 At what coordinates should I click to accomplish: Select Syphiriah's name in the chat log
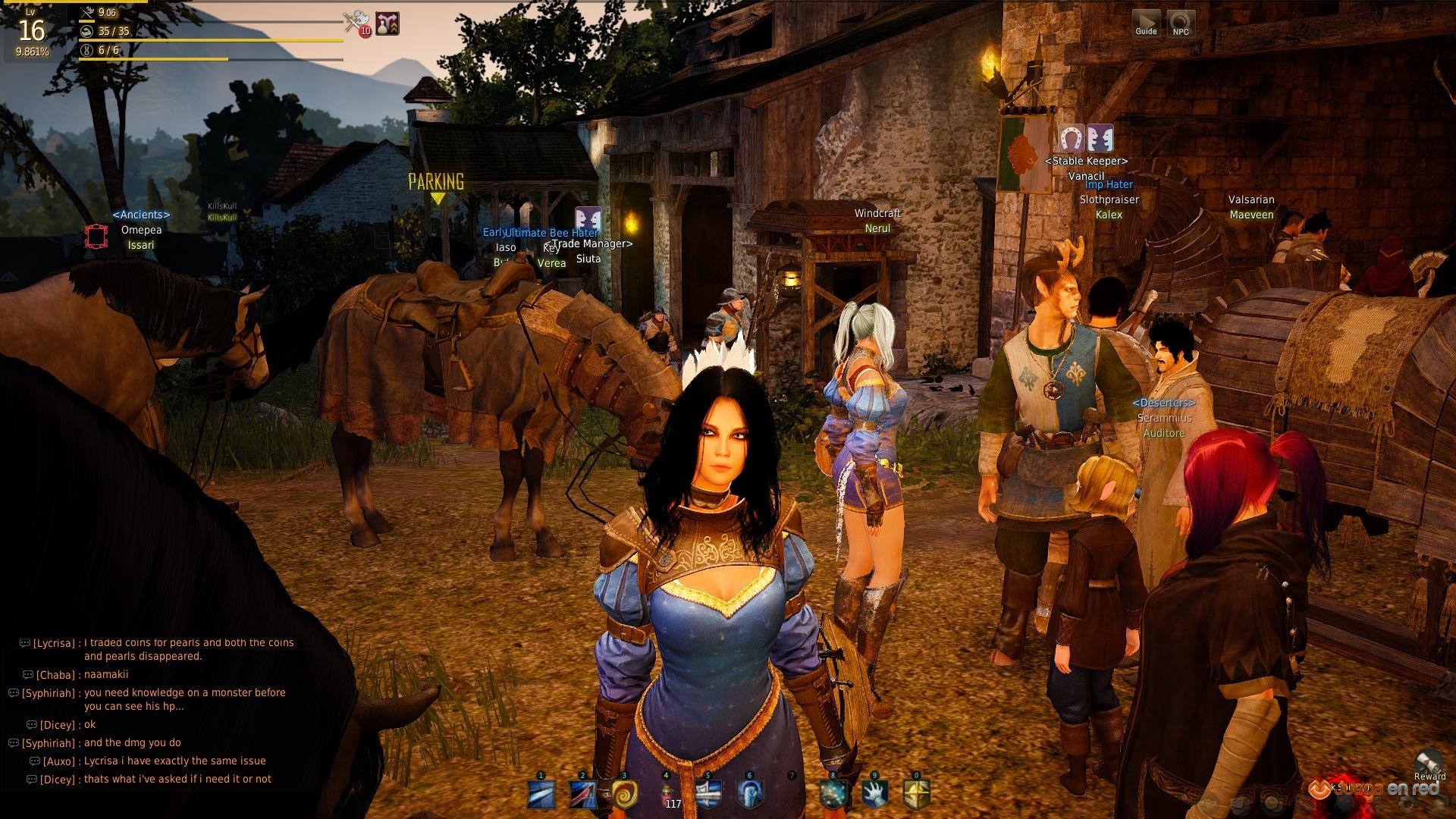coord(49,693)
